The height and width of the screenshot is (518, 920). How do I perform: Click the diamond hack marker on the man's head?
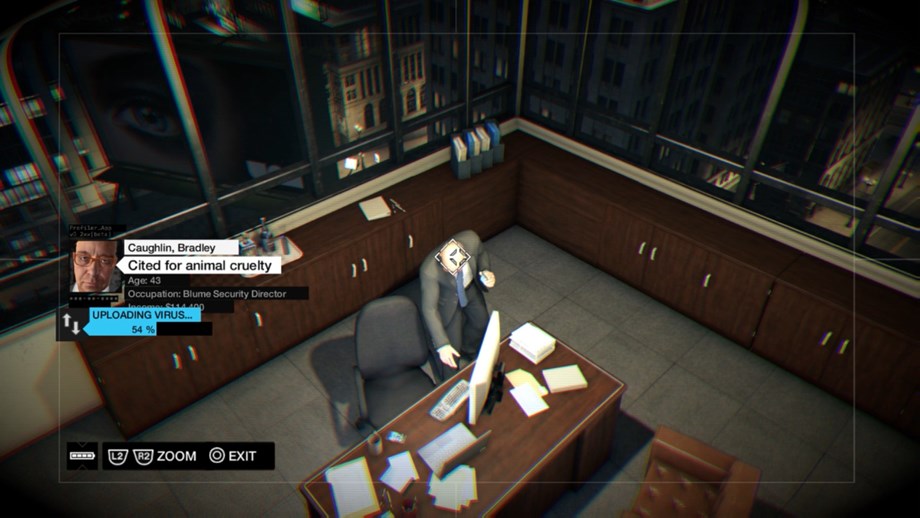point(455,261)
